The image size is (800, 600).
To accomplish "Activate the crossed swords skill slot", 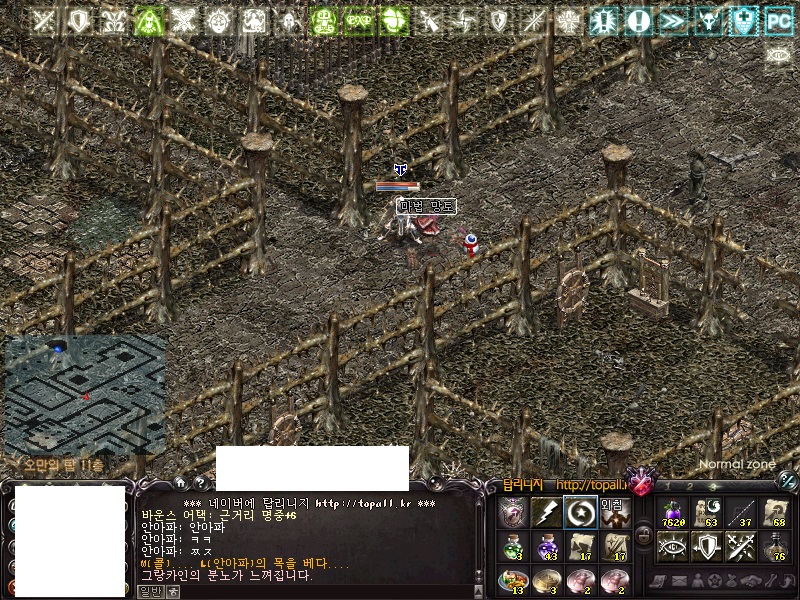I will point(740,546).
